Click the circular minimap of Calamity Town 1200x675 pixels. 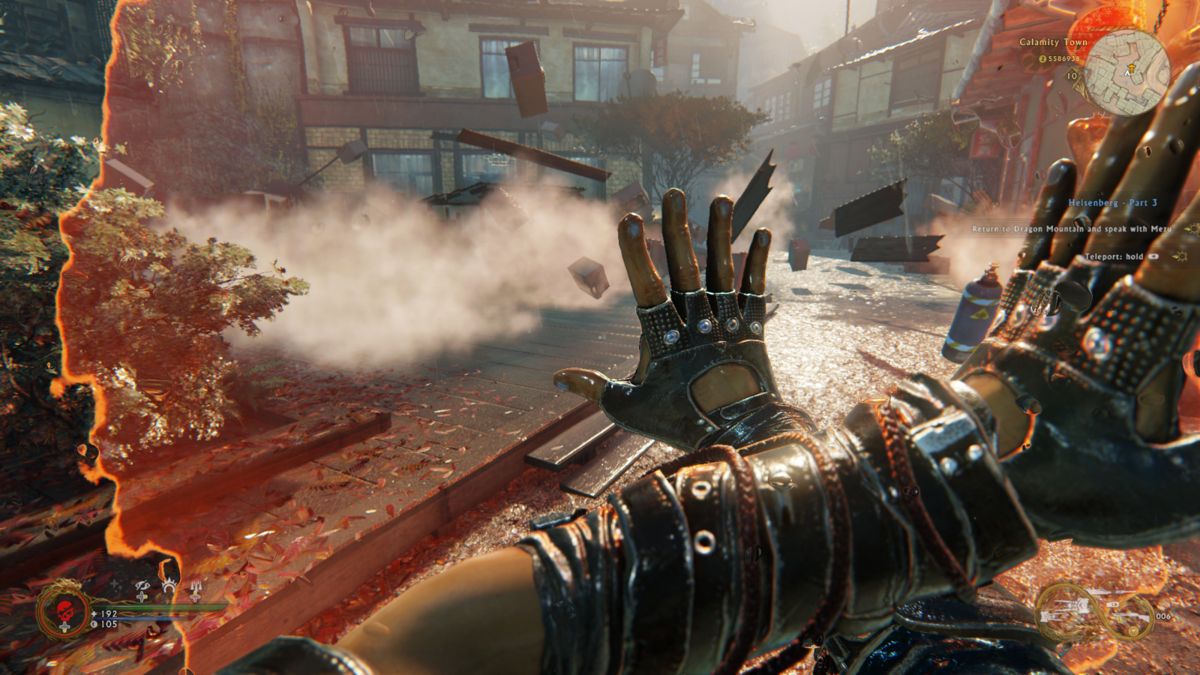pyautogui.click(x=1127, y=72)
